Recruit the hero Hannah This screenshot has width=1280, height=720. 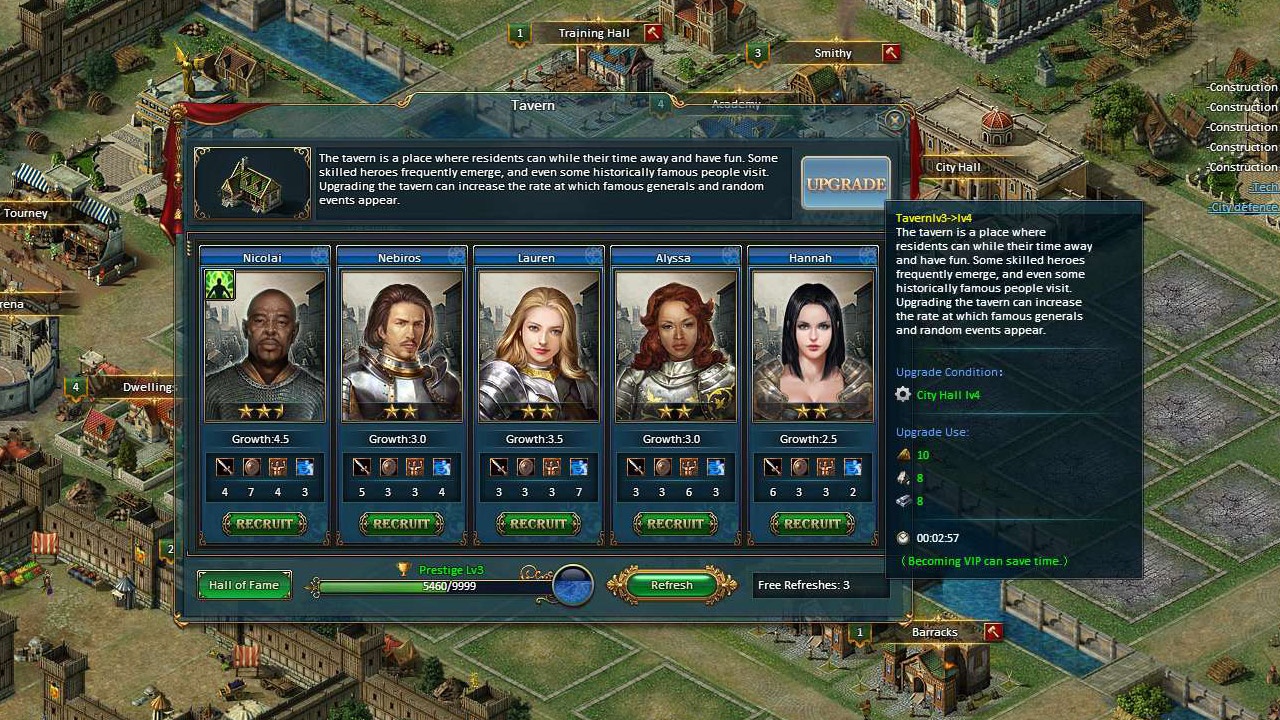click(812, 523)
